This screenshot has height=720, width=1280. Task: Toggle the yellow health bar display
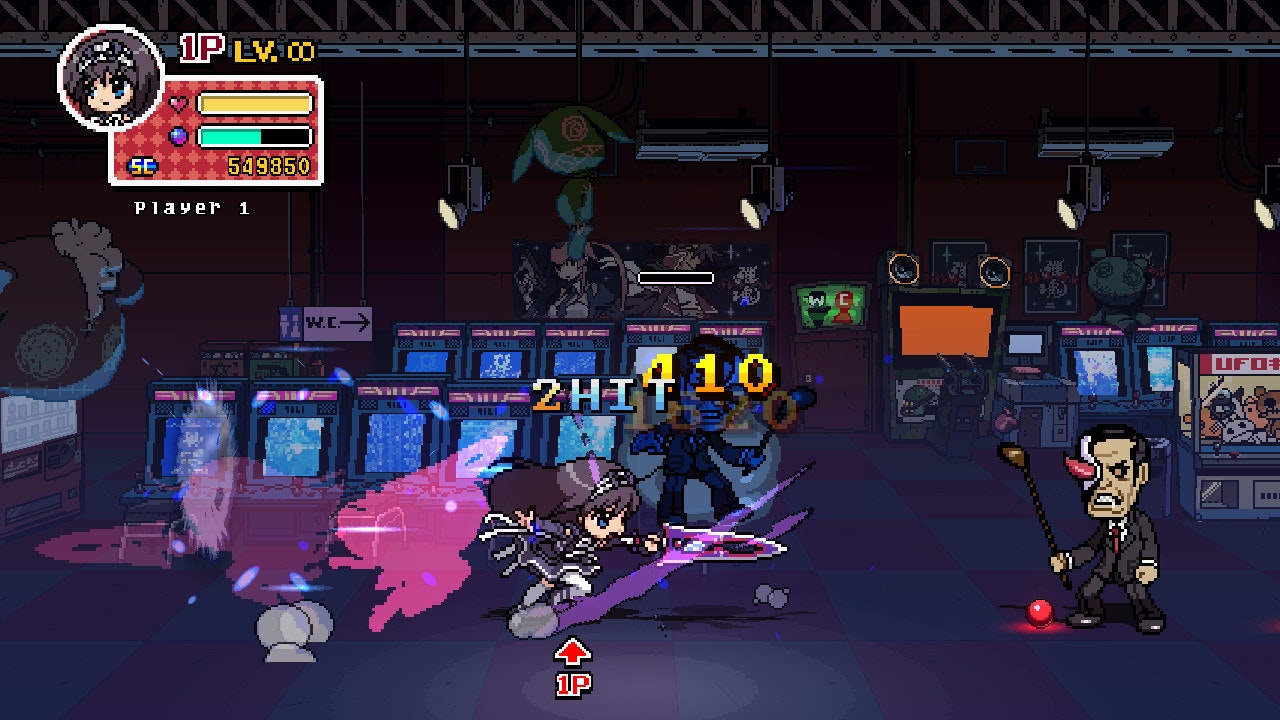[255, 100]
